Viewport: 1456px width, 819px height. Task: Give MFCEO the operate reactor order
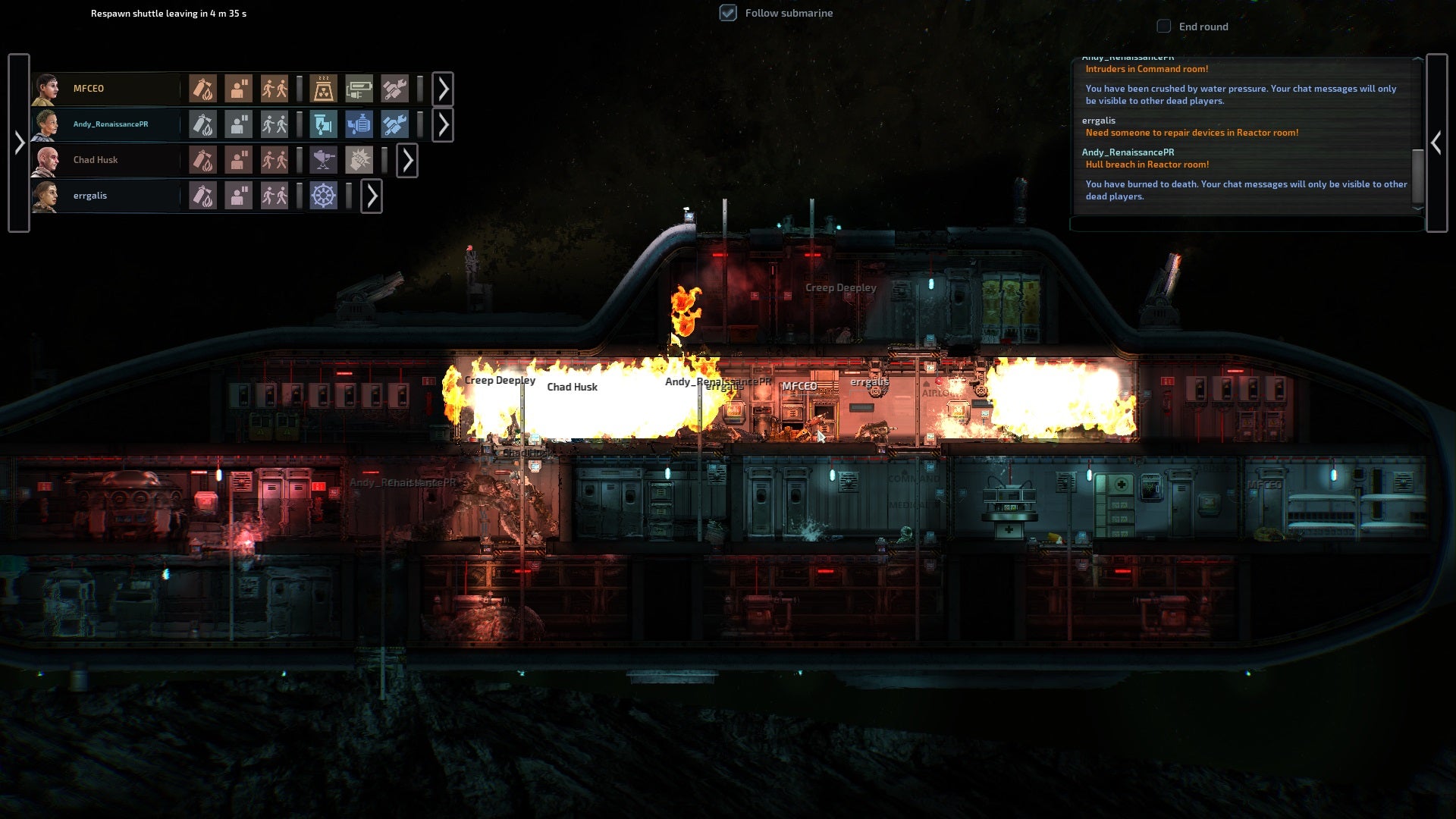click(323, 89)
